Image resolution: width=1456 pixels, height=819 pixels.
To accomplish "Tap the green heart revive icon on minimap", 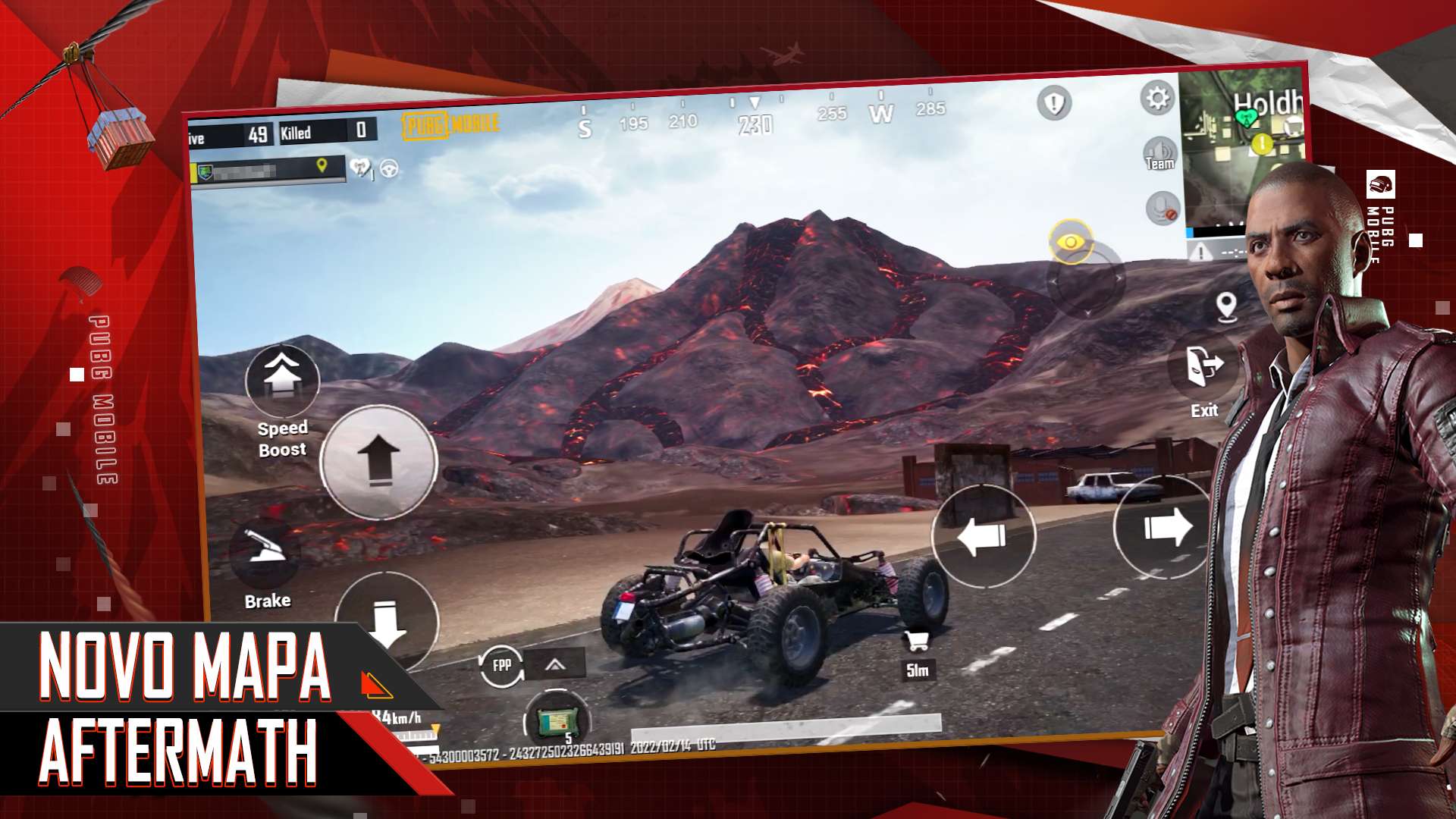I will point(1247,118).
